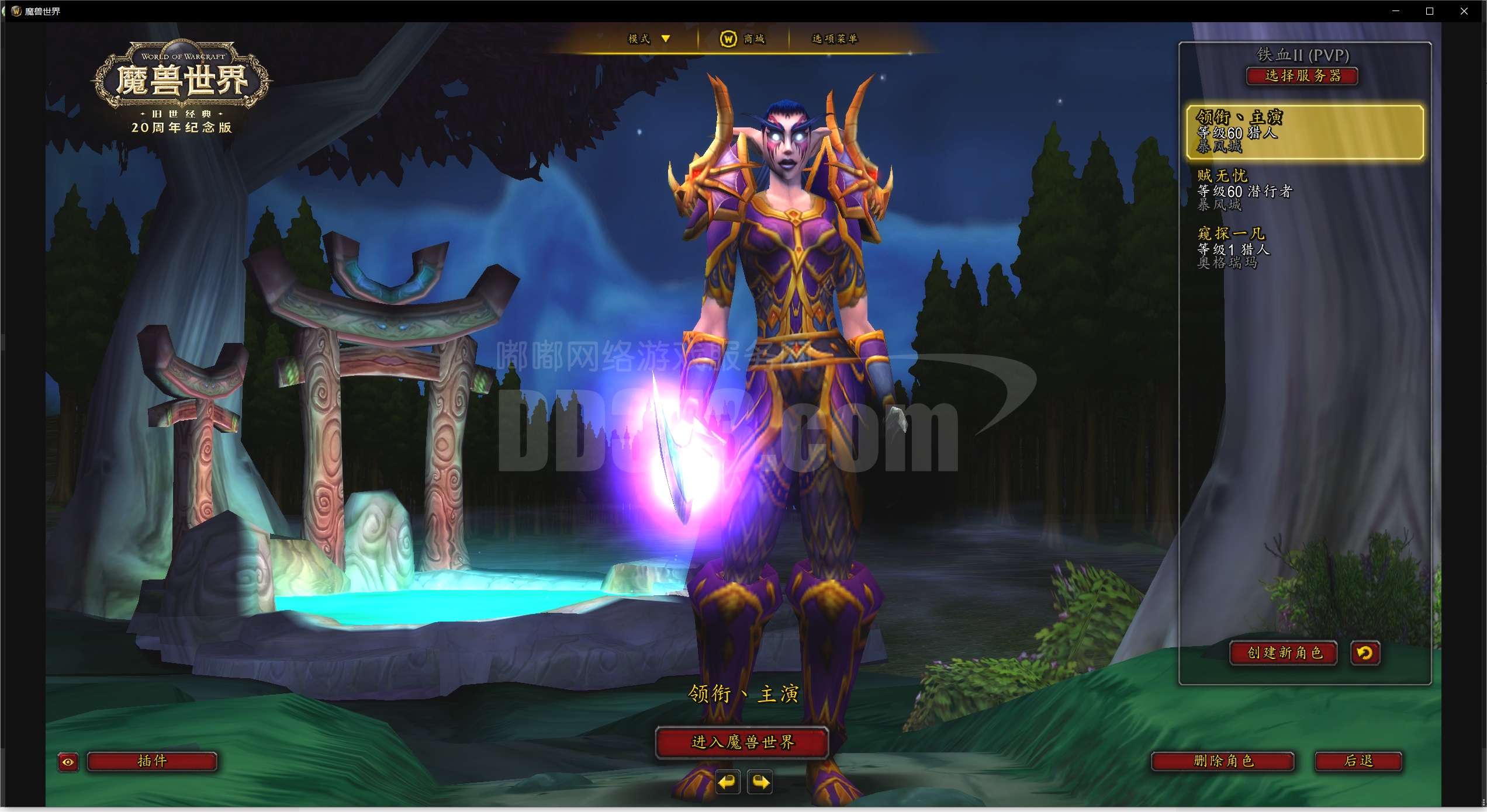Go back with the 后退 button
The image size is (1487, 812).
click(x=1358, y=761)
